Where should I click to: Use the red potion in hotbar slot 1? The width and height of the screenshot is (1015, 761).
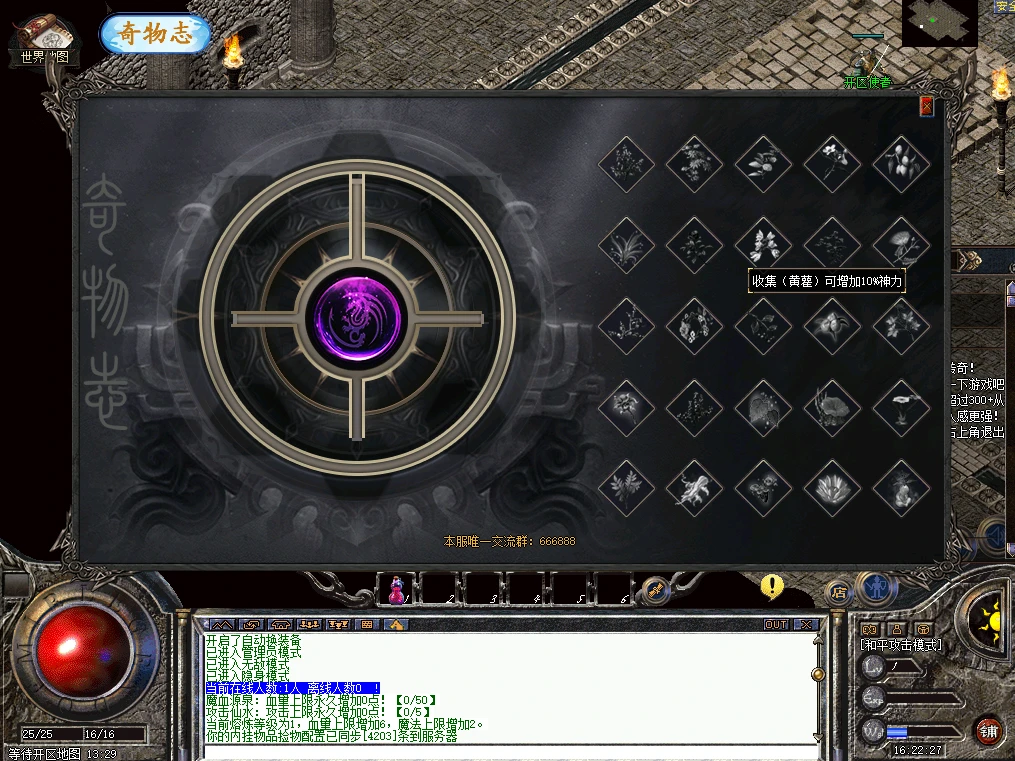pyautogui.click(x=396, y=591)
